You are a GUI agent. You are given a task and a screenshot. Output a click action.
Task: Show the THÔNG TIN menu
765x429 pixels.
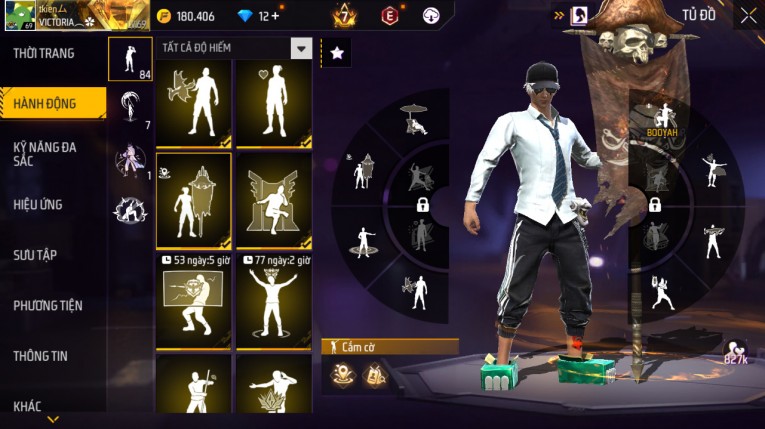click(41, 355)
